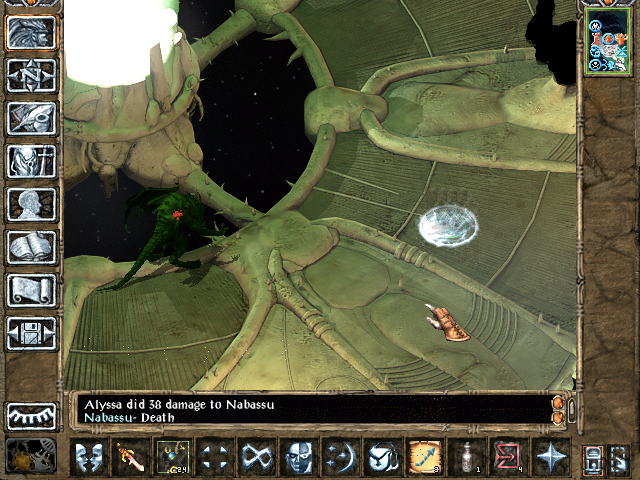The height and width of the screenshot is (480, 640).
Task: Click the floppy disk save button
Action: pos(31,333)
